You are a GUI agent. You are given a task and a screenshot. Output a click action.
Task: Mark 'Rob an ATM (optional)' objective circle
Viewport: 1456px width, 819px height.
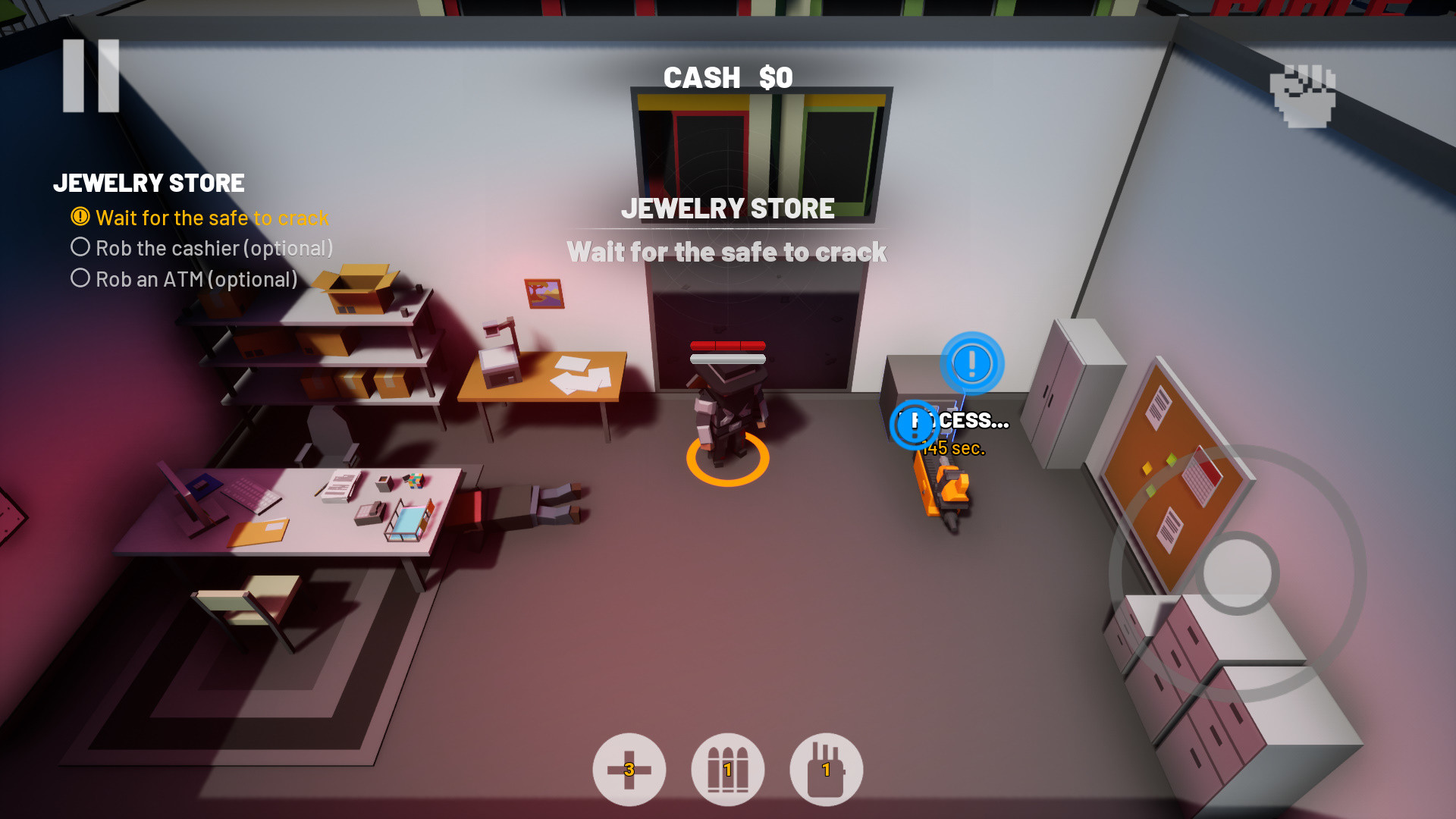coord(79,278)
